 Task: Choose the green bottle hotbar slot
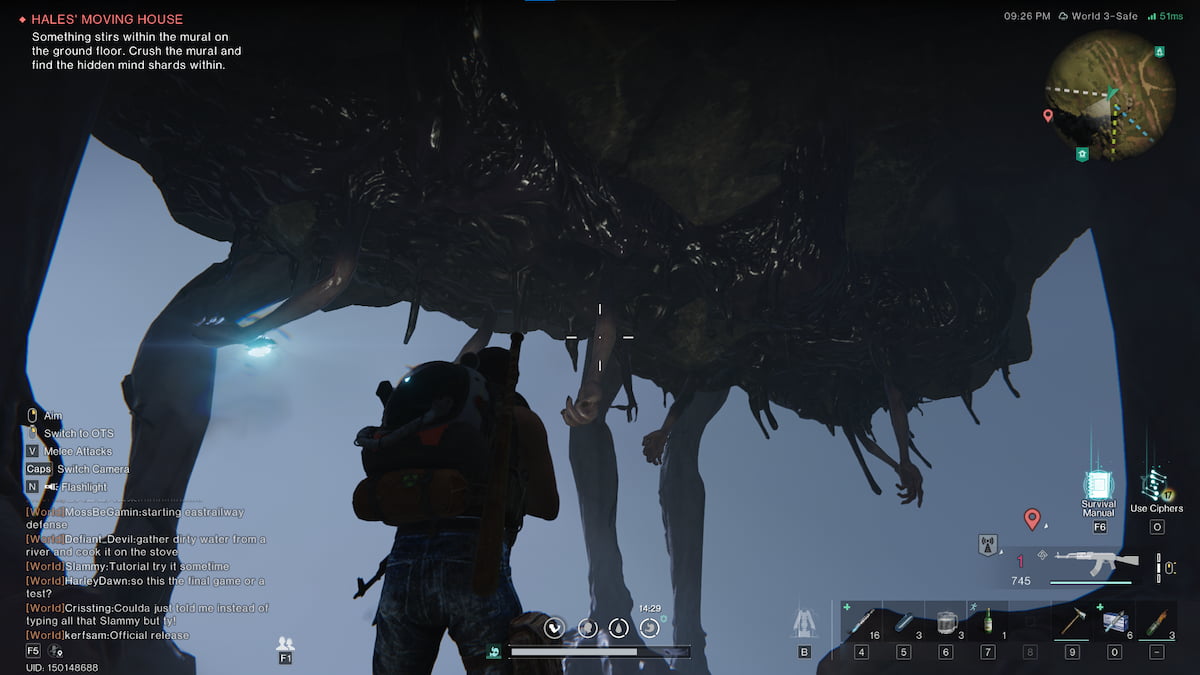tap(988, 623)
